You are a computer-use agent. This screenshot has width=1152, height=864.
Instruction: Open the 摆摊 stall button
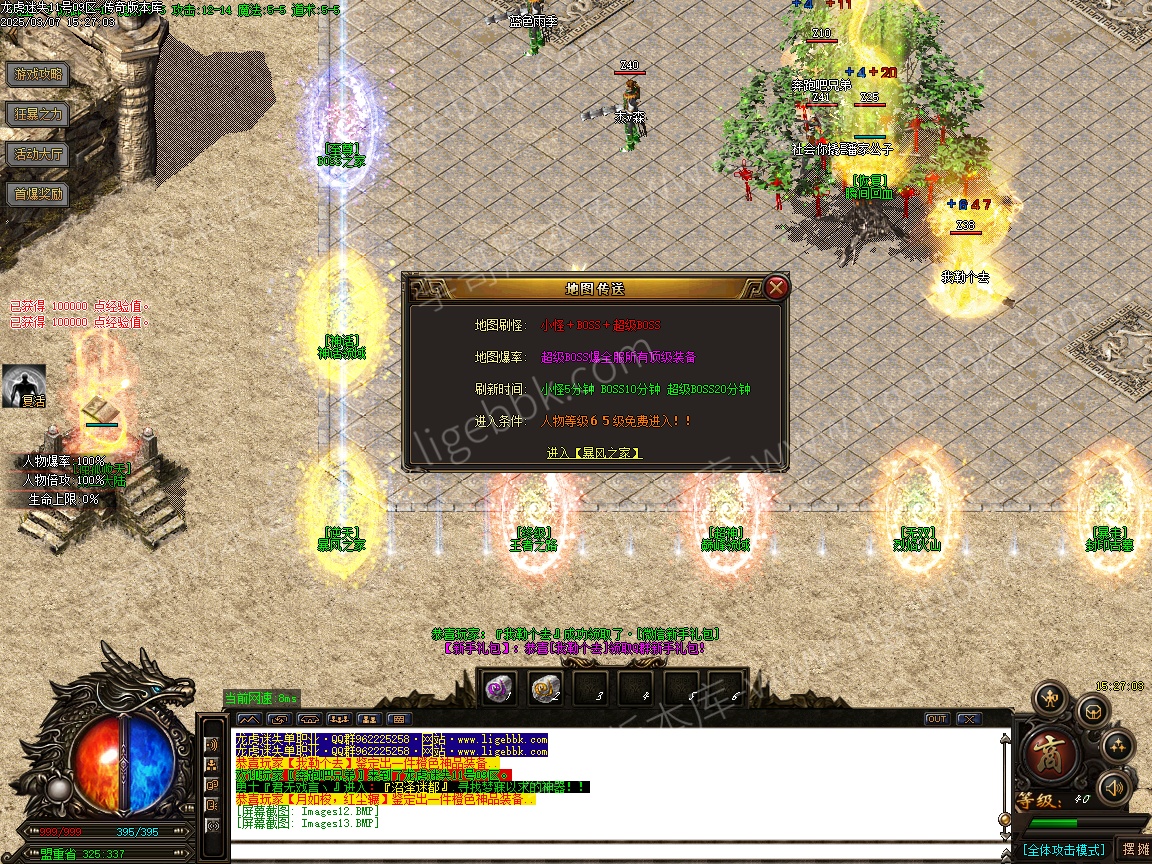(x=1135, y=849)
